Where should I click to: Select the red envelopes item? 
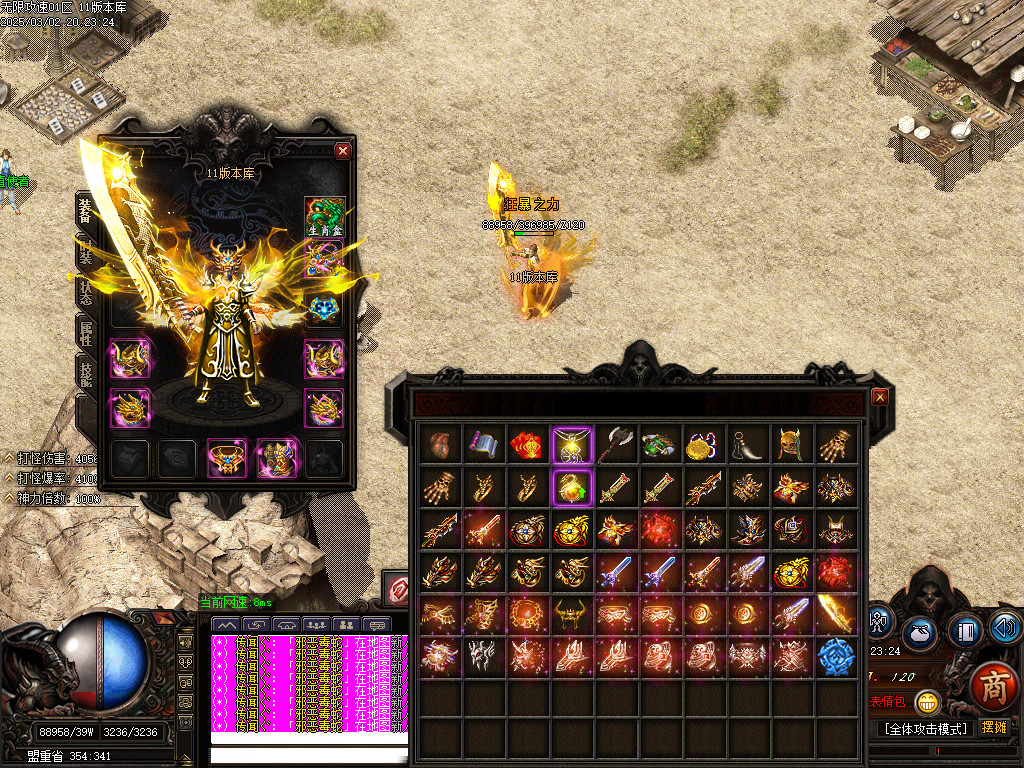pyautogui.click(x=528, y=444)
